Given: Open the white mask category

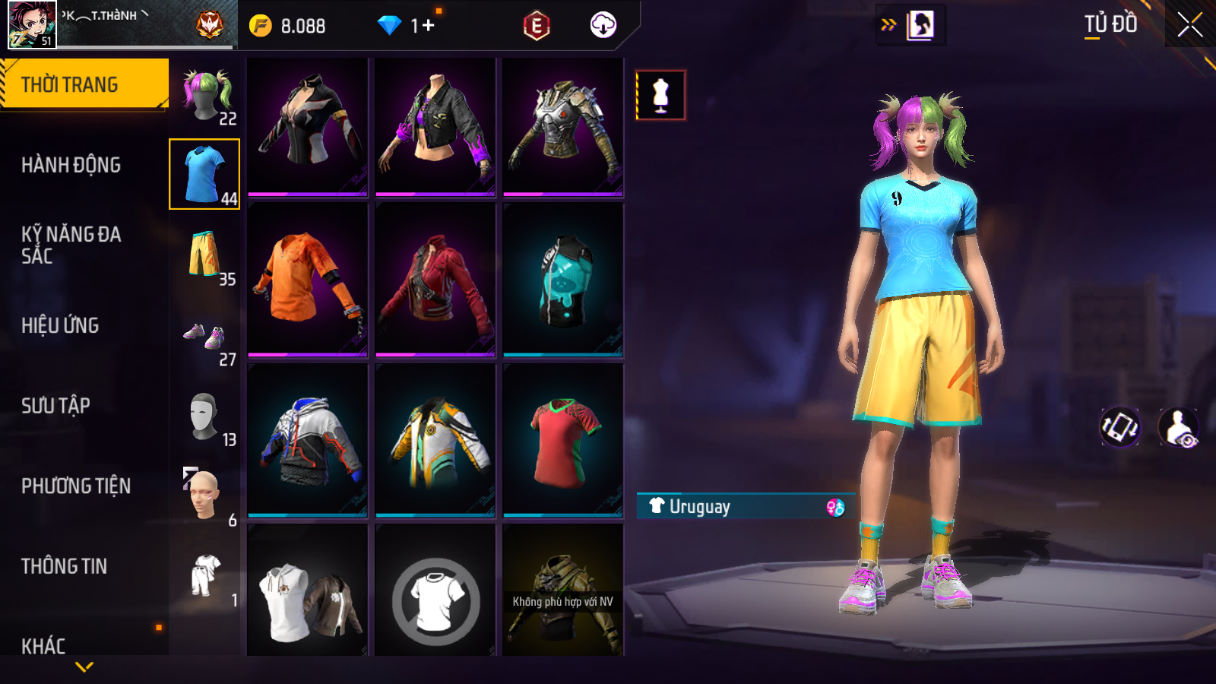Looking at the screenshot, I should 204,416.
